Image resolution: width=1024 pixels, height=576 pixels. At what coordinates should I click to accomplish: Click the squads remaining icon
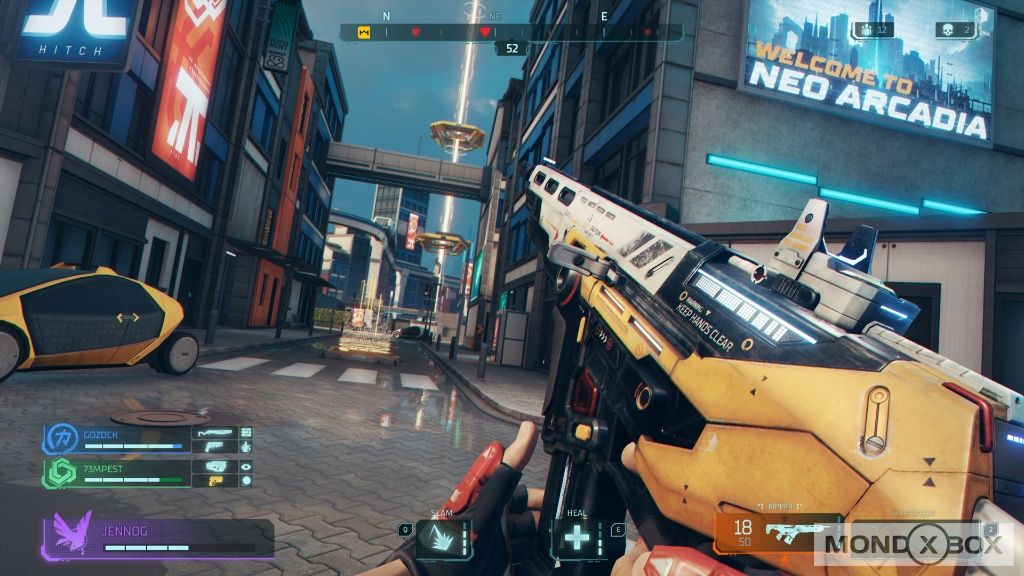(865, 30)
